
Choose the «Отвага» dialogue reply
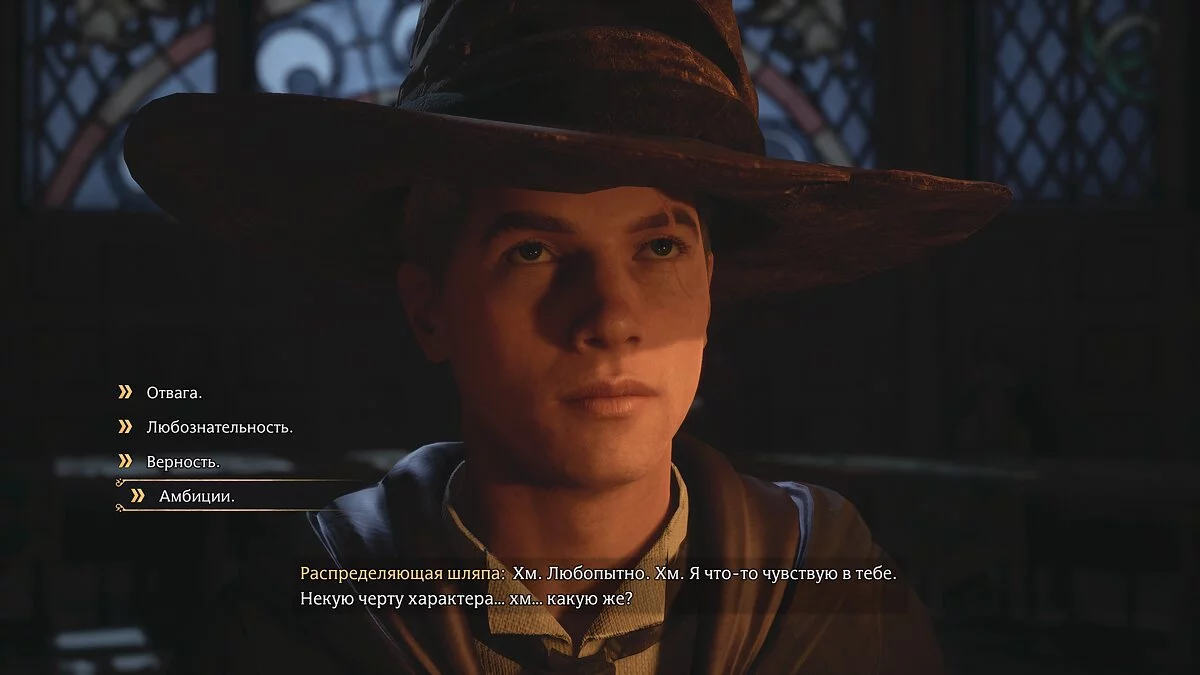pyautogui.click(x=174, y=393)
